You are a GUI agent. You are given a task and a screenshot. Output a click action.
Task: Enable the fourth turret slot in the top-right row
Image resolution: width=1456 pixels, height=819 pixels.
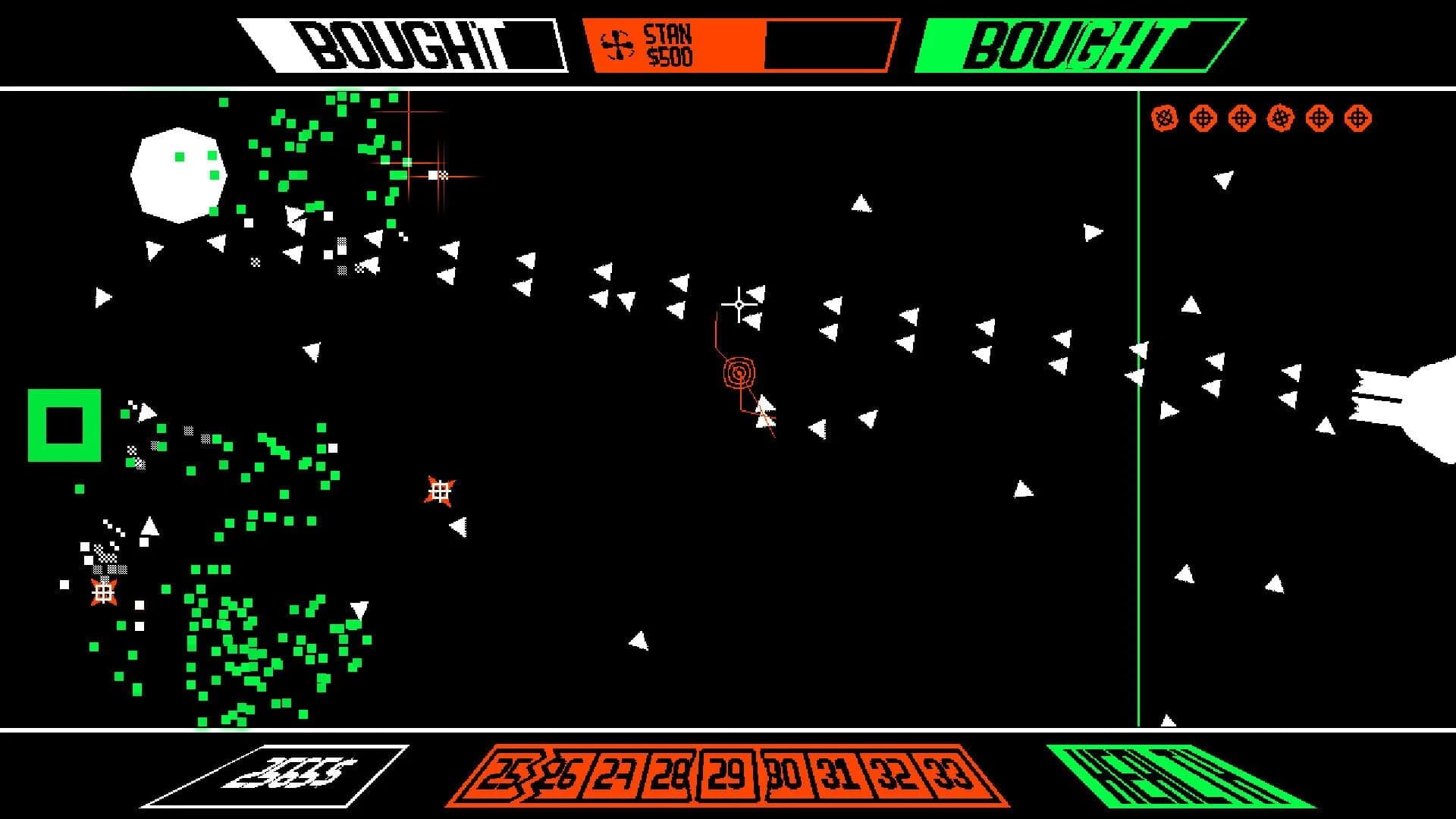1279,118
